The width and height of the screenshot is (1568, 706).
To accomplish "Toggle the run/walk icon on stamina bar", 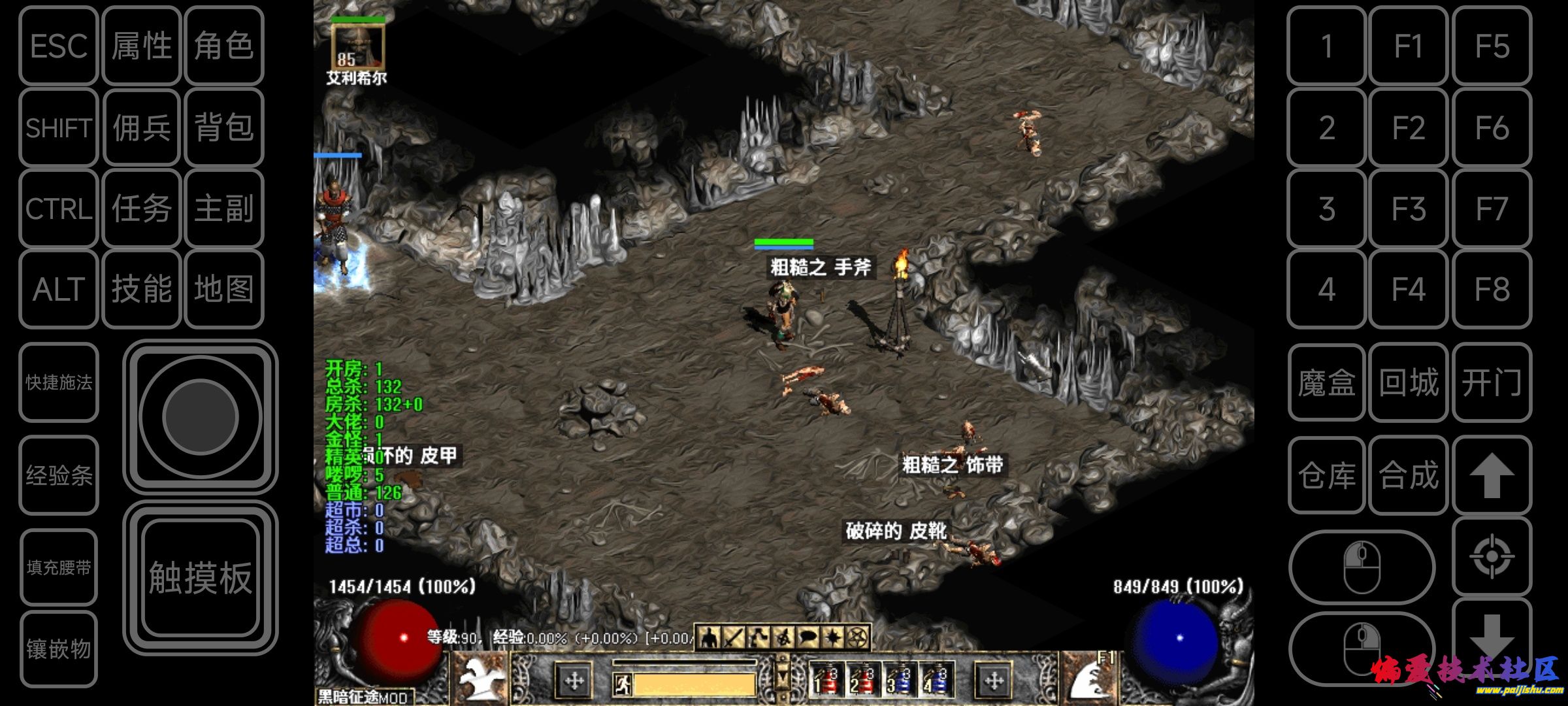I will coord(623,684).
